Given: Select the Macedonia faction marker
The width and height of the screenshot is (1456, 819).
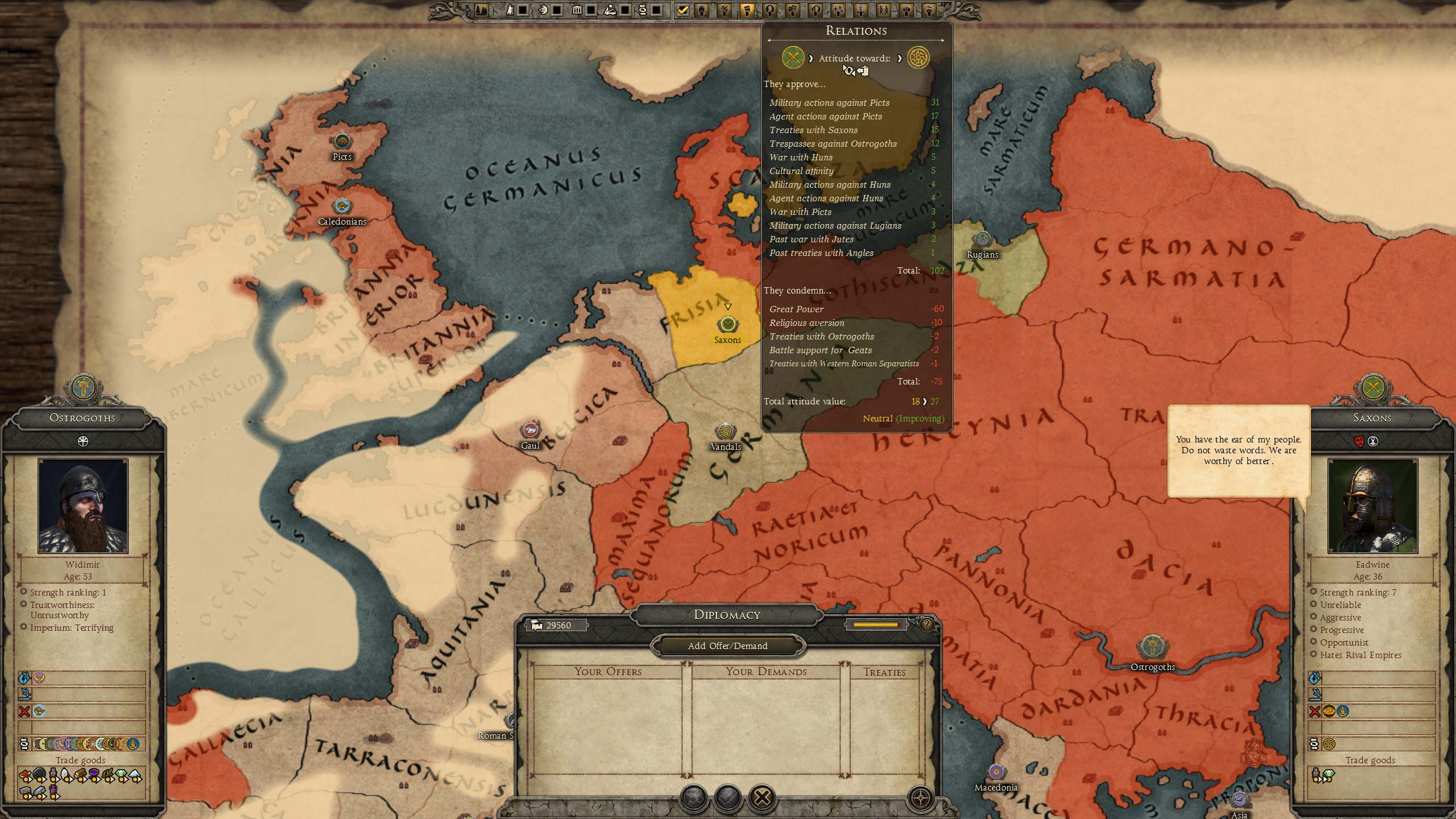Looking at the screenshot, I should [995, 772].
